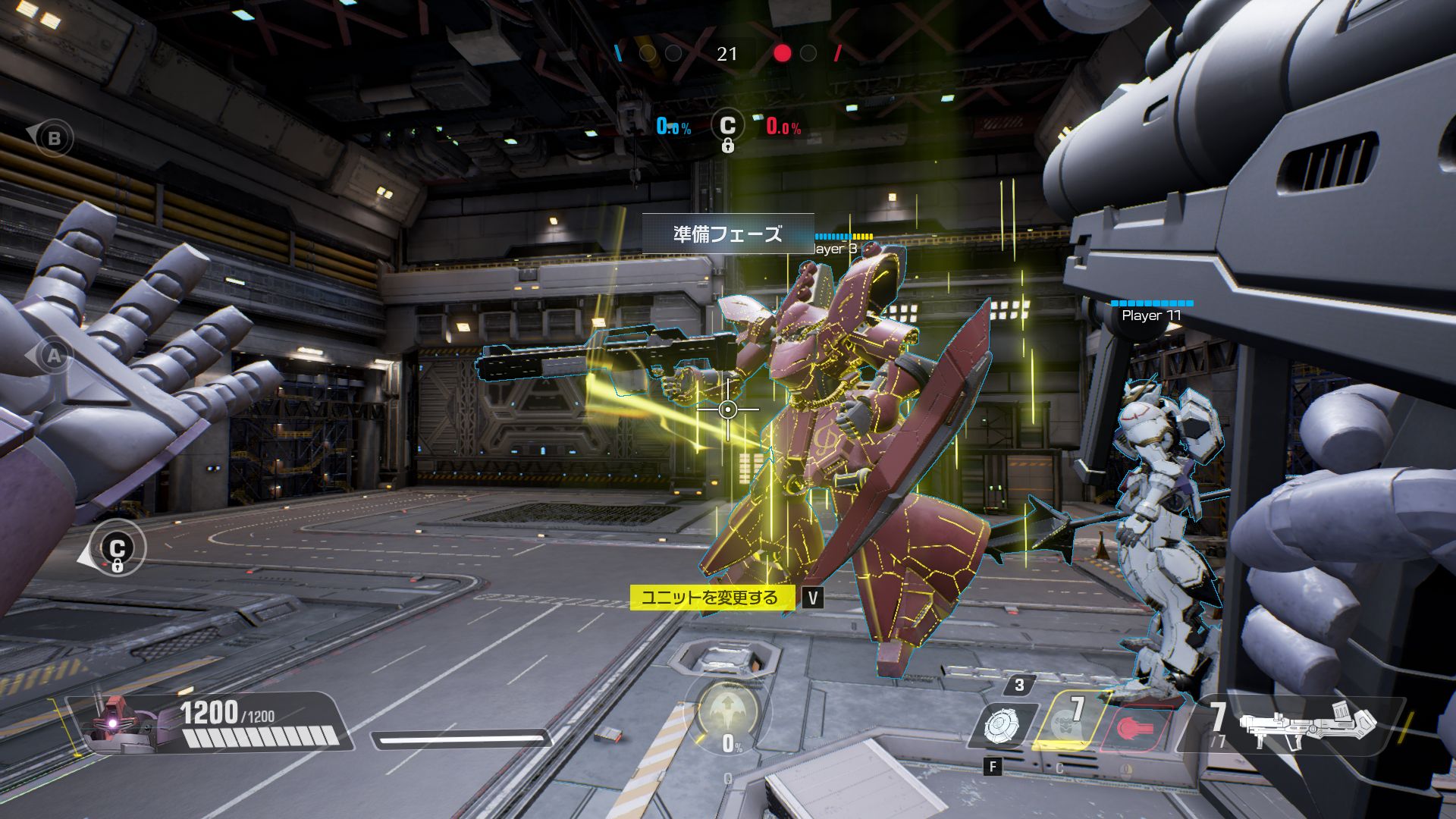The height and width of the screenshot is (819, 1456).
Task: Click the yellow ユニットを変更する unit change label
Action: coord(710,598)
